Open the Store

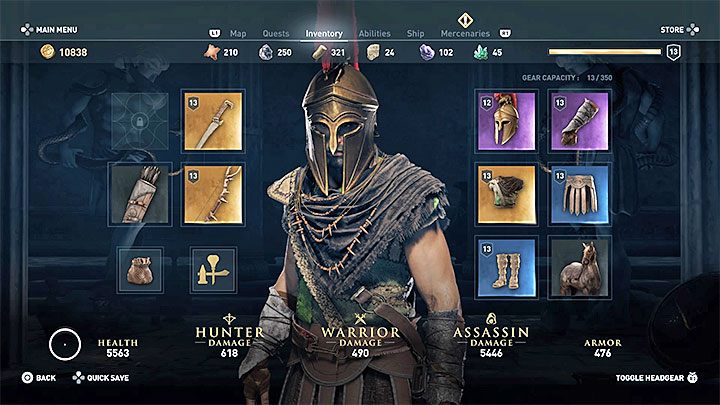point(672,30)
